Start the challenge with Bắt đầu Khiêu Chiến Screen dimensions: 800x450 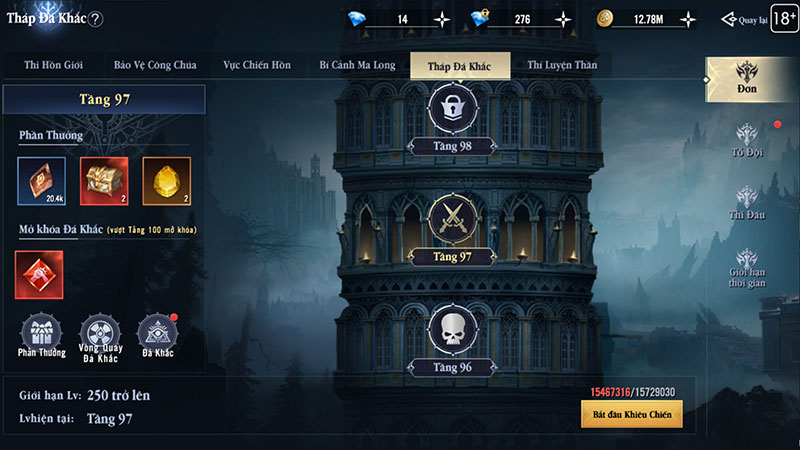(631, 413)
